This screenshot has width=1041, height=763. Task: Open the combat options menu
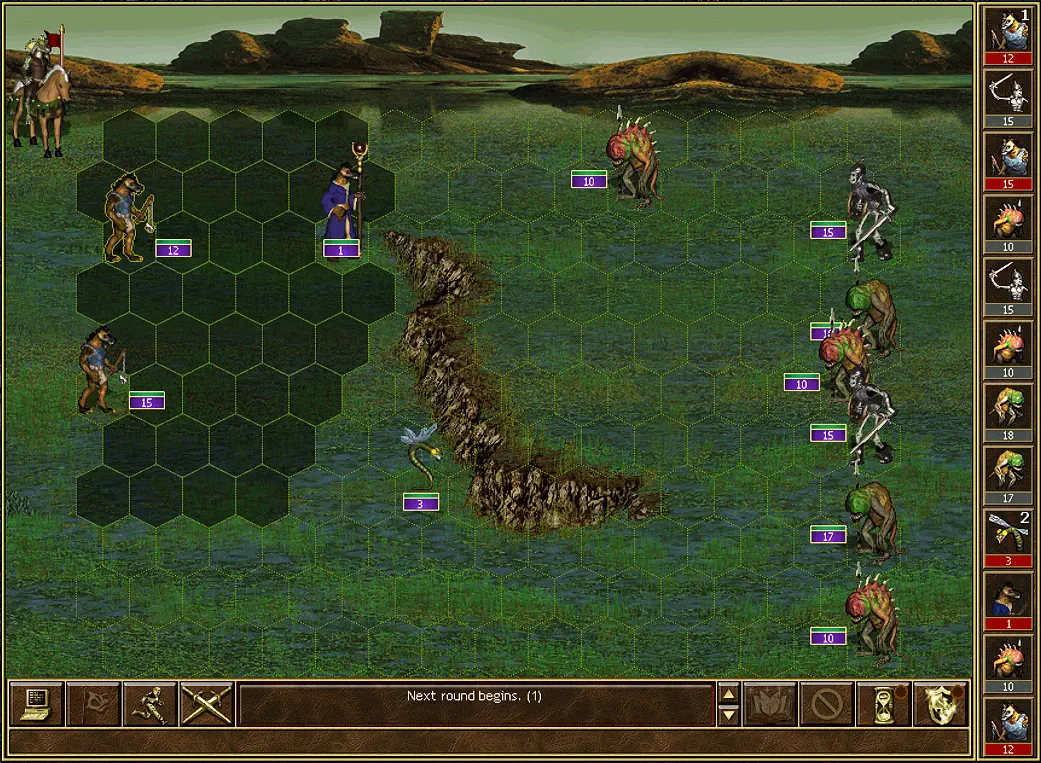click(x=37, y=704)
